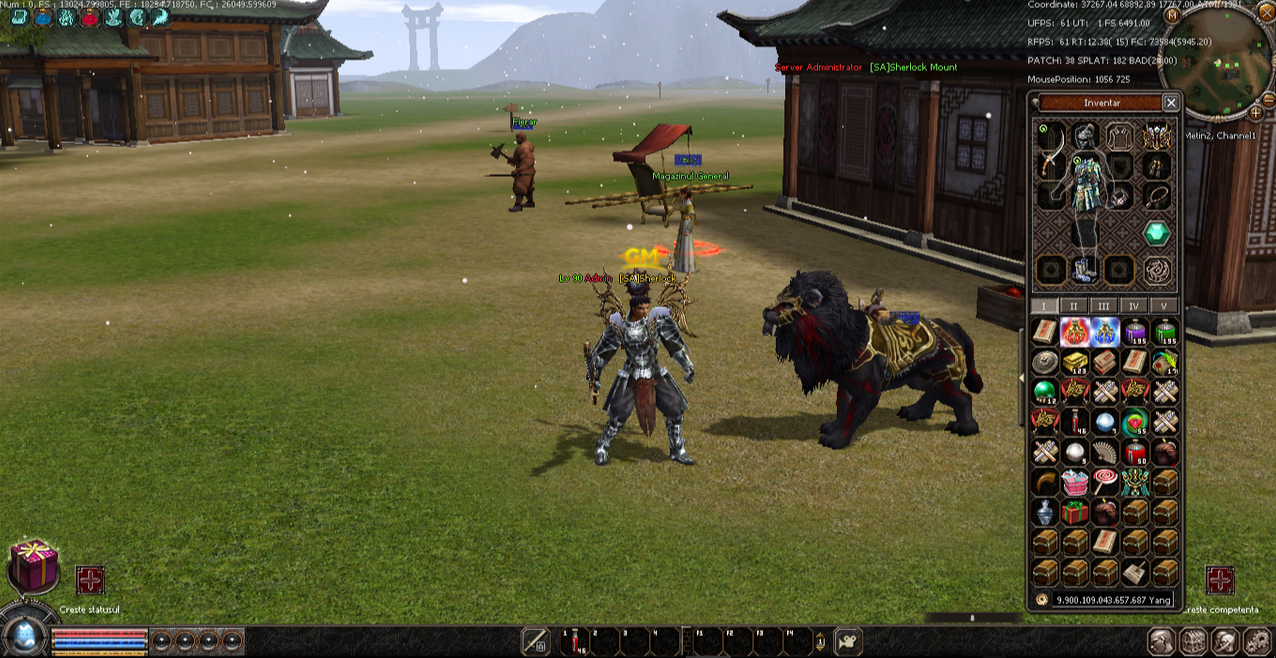
Task: Select the shovel item in inventory
Action: coord(1135,572)
